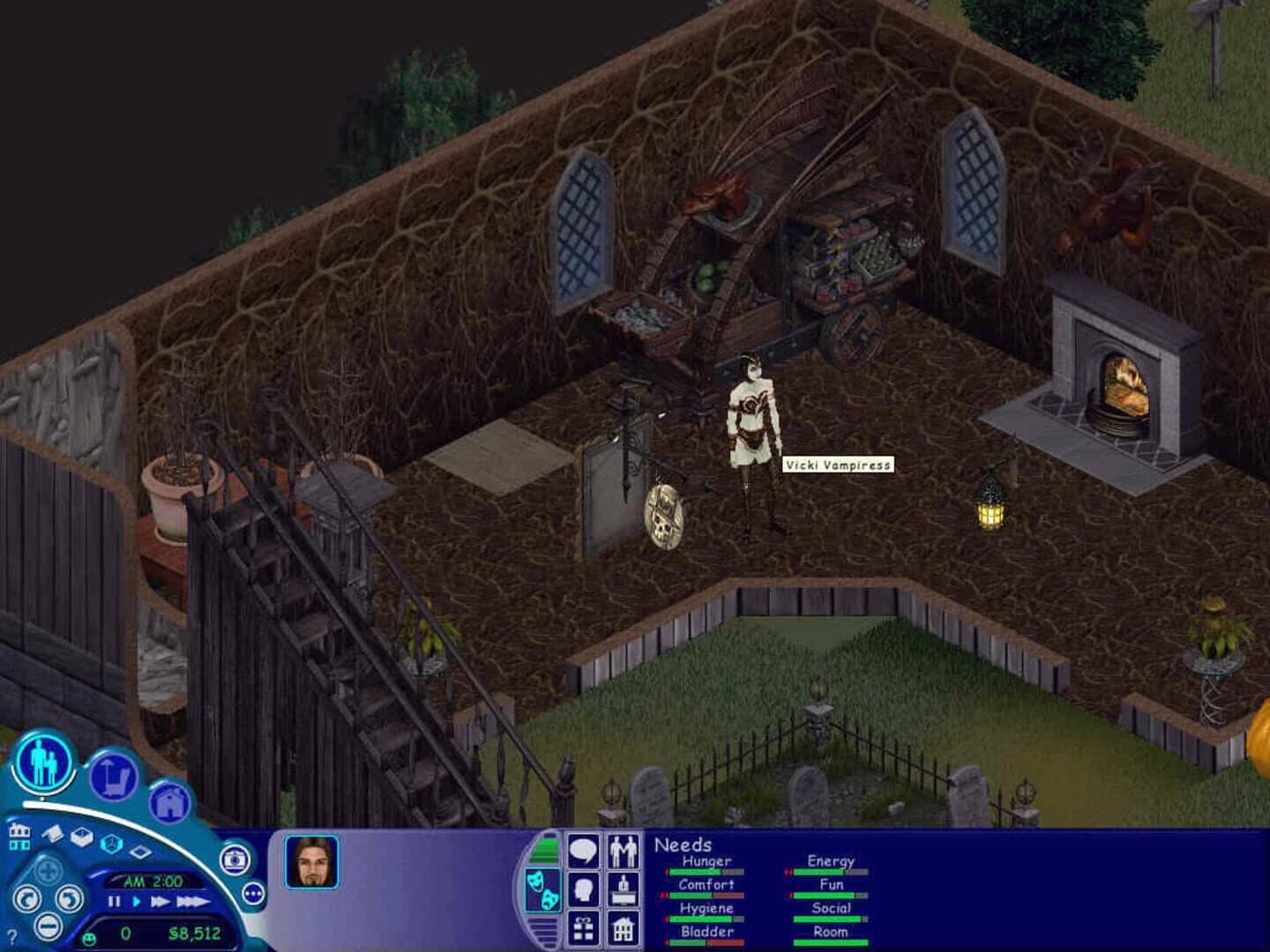This screenshot has width=1270, height=952.
Task: Pause the game simulation
Action: click(x=115, y=902)
